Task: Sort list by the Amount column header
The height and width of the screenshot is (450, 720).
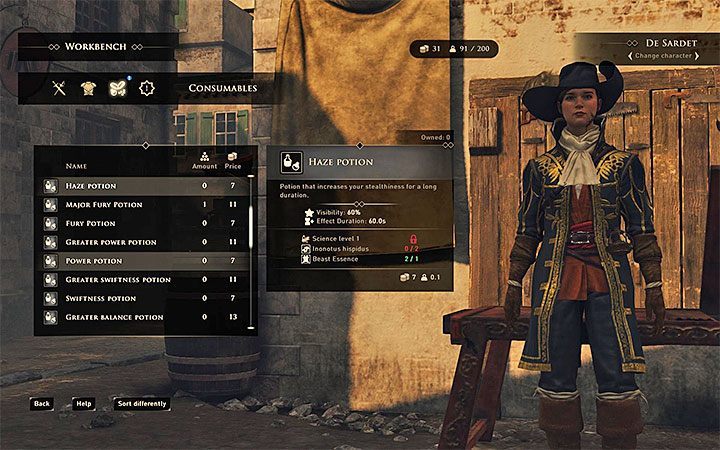Action: click(204, 161)
